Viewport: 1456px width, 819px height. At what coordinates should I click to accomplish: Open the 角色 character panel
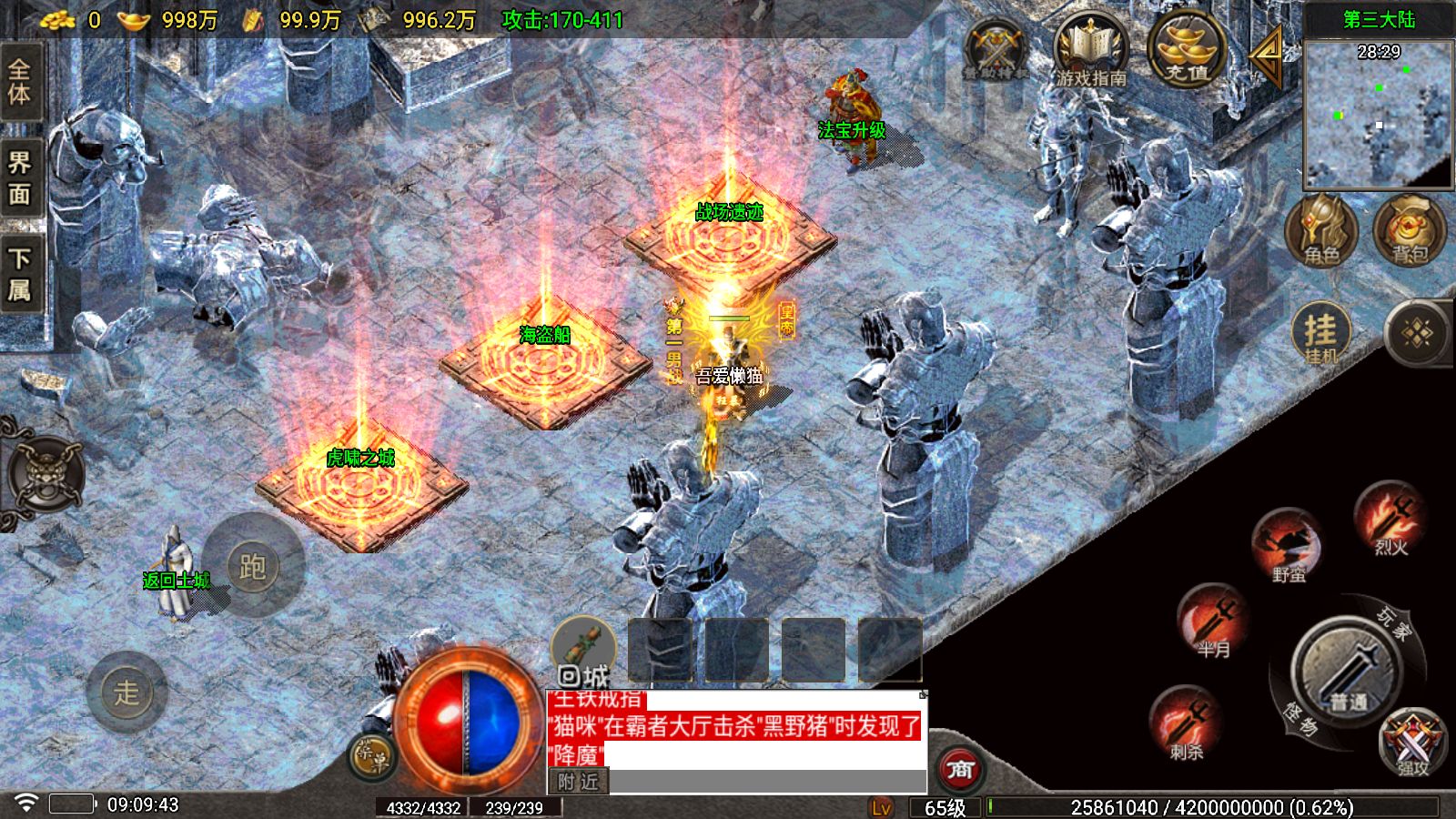coord(1320,231)
